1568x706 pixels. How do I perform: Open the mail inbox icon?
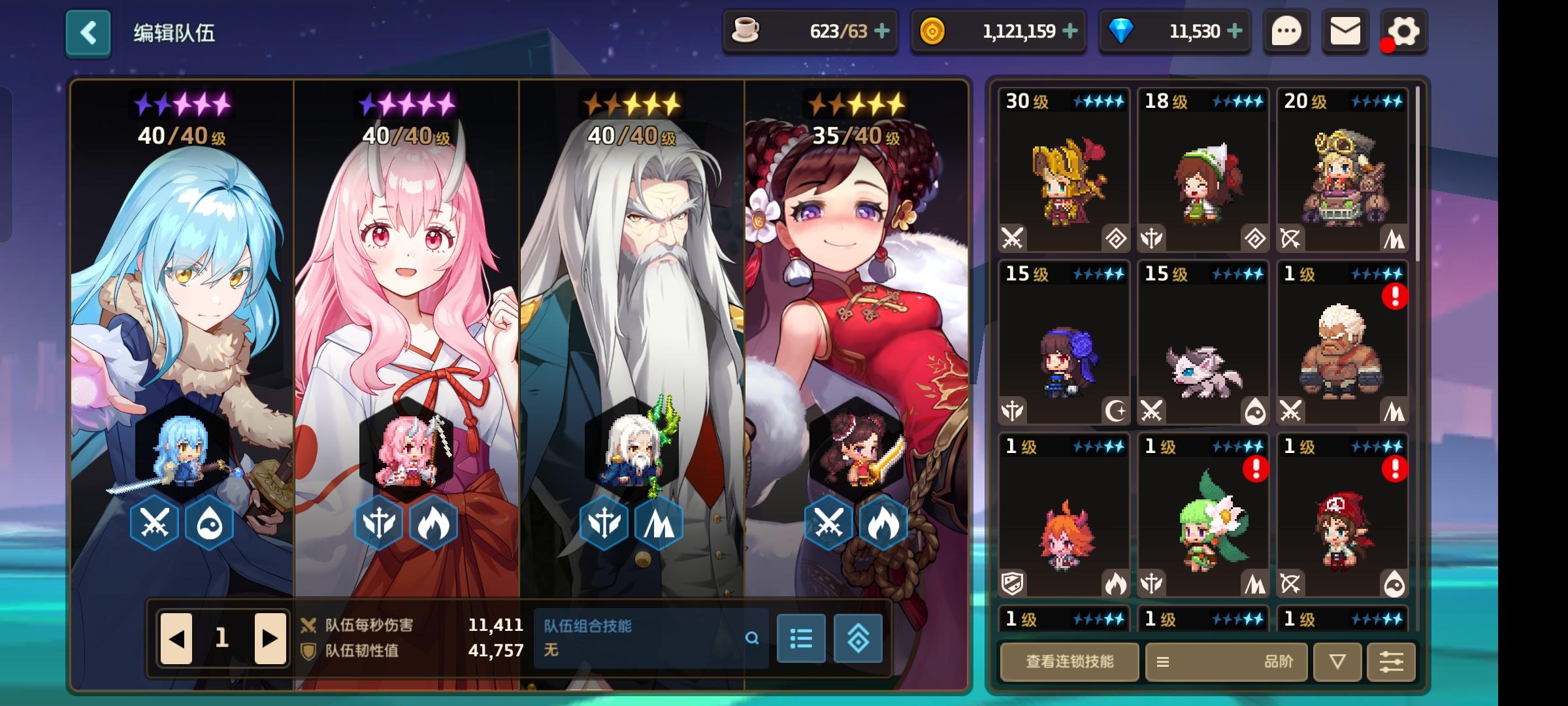(x=1344, y=30)
